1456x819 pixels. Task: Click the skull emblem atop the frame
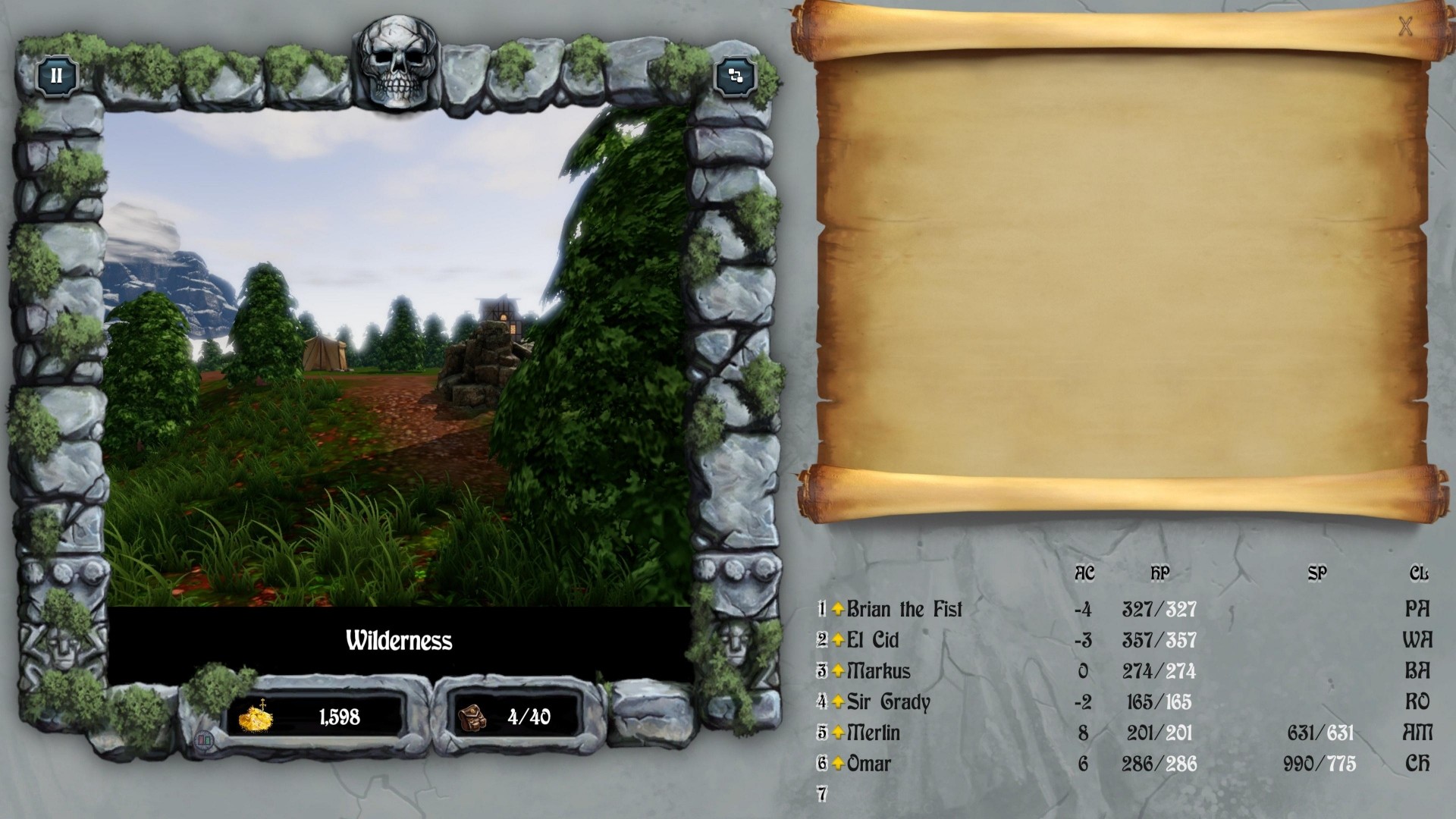[398, 64]
